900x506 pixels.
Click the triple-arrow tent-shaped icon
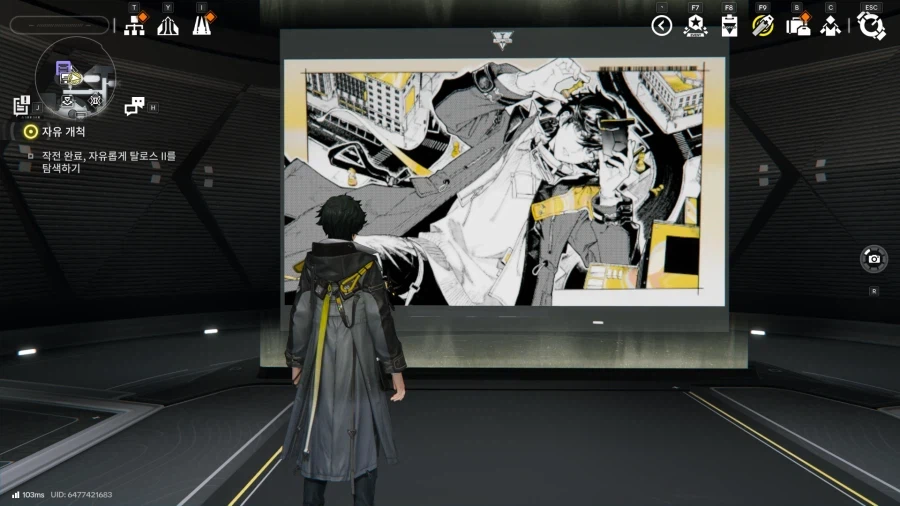pos(168,26)
